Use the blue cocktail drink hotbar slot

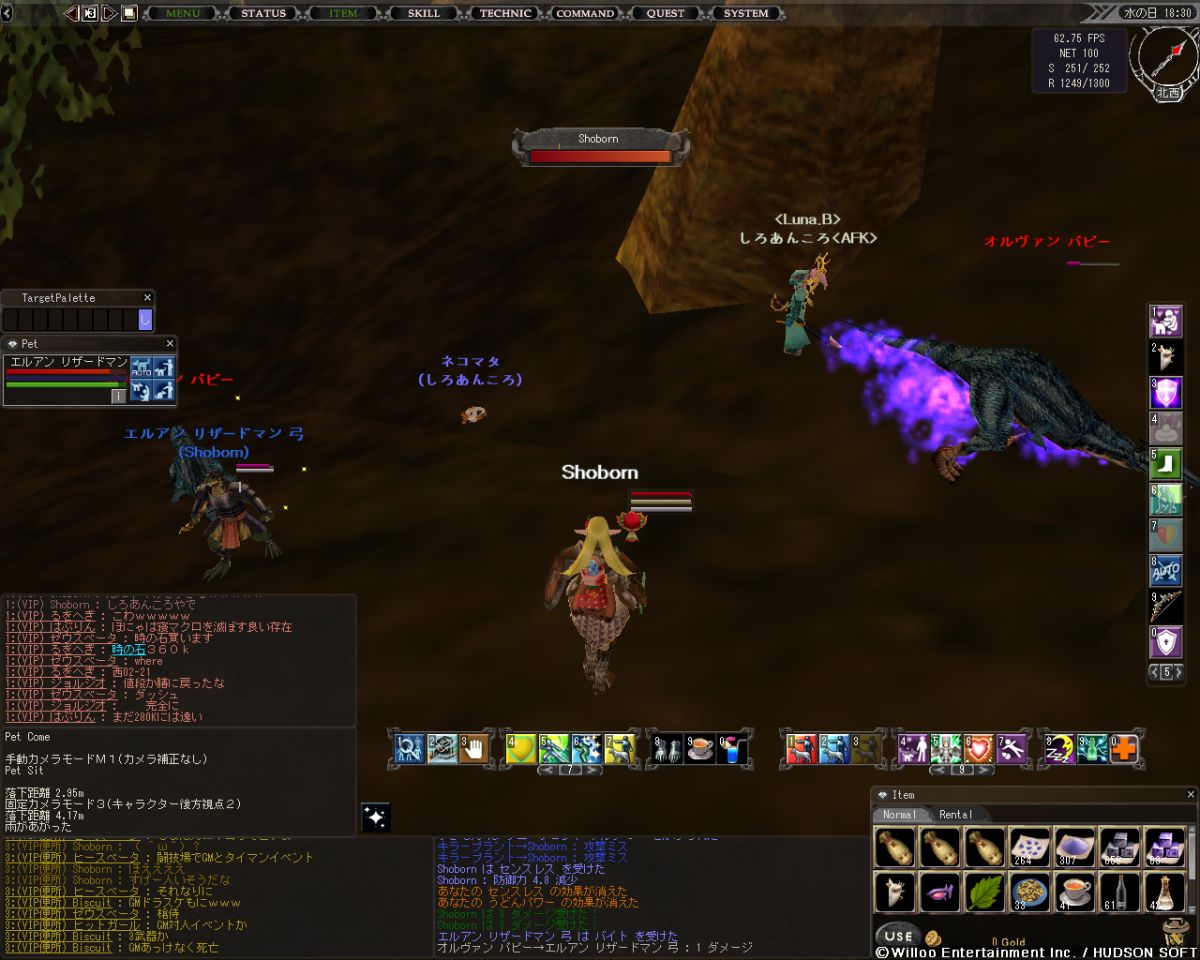pos(732,749)
